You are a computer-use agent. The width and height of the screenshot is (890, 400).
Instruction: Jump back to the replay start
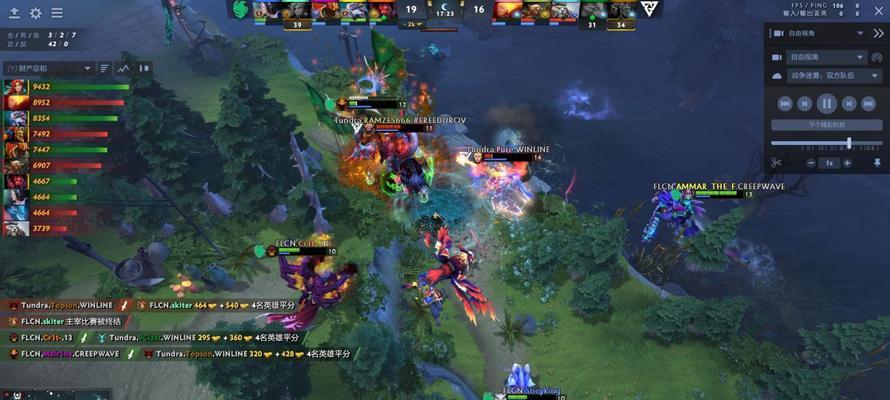pyautogui.click(x=785, y=102)
